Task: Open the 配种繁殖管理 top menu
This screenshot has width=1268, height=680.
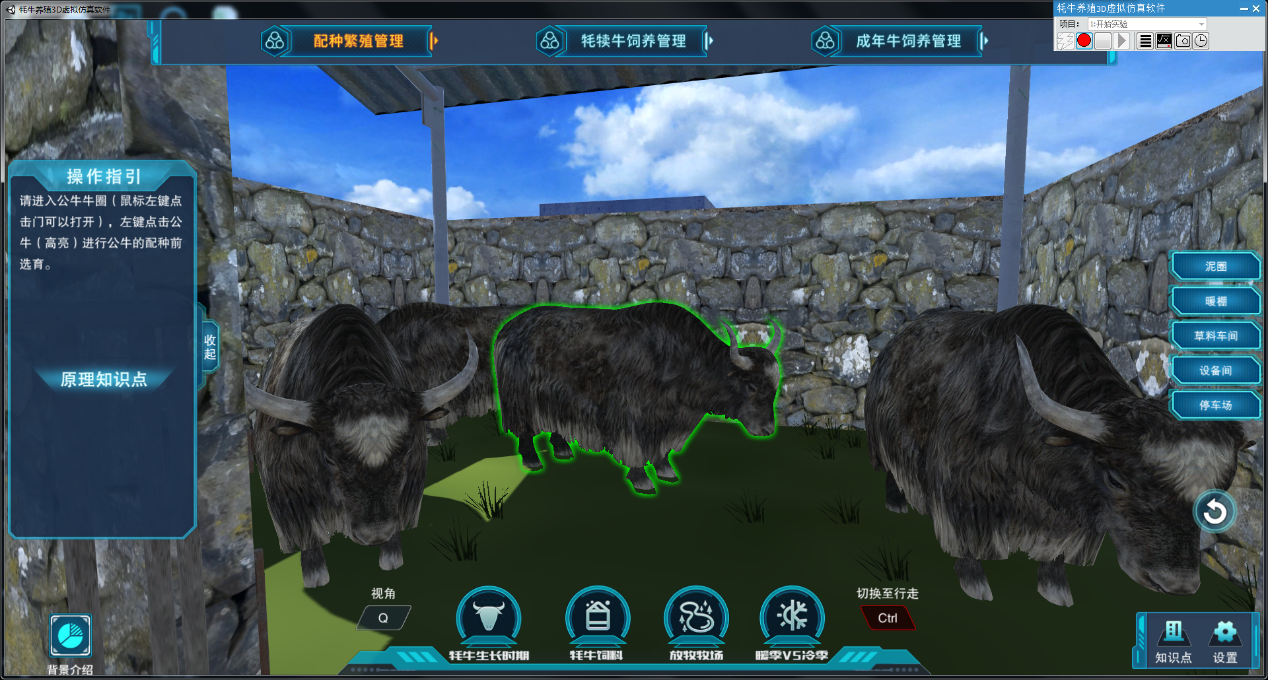Action: [357, 41]
